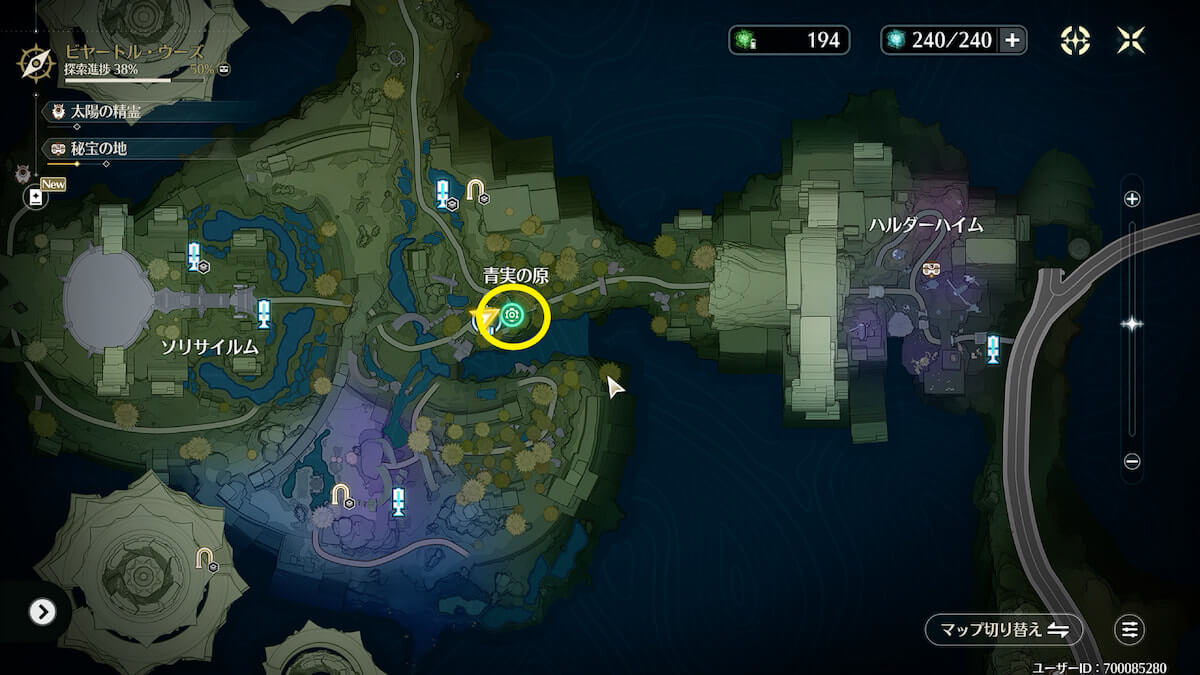This screenshot has height=675, width=1200.
Task: Select the teleport beacon near ソリサイルム
Action: [x=264, y=313]
